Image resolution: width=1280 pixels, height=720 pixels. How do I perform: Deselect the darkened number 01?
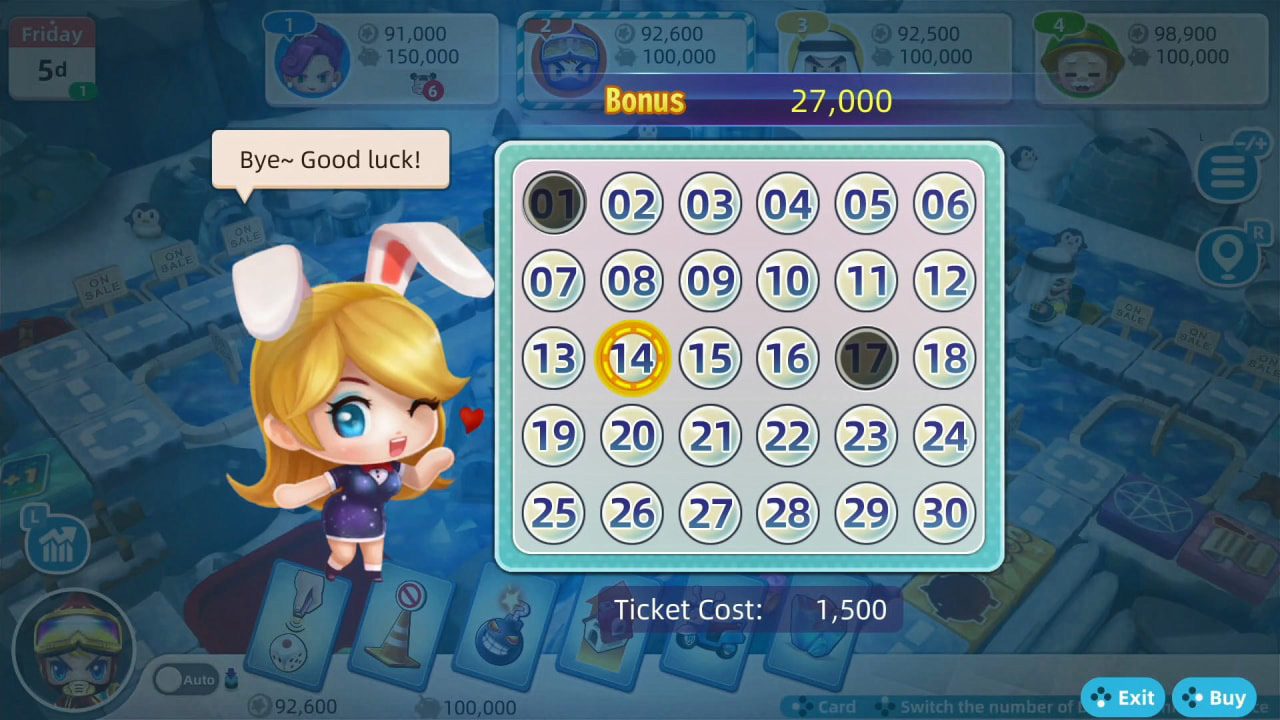coord(554,202)
